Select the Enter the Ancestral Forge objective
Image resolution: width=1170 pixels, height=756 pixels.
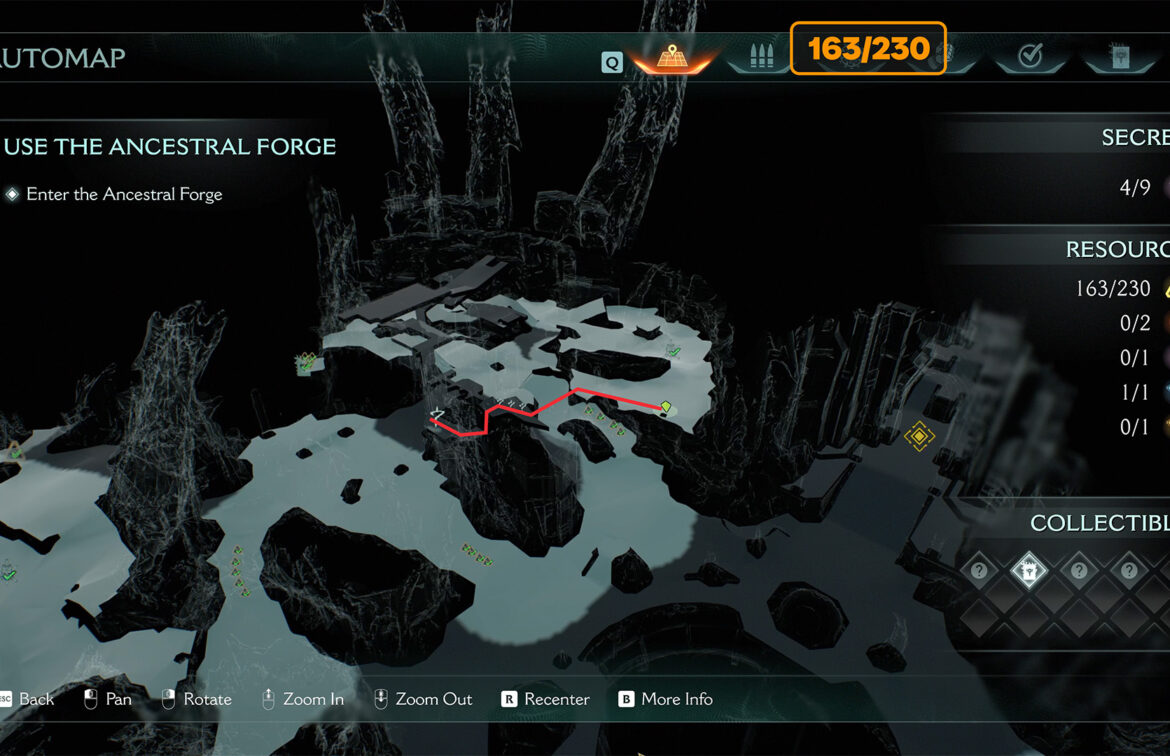tap(124, 194)
